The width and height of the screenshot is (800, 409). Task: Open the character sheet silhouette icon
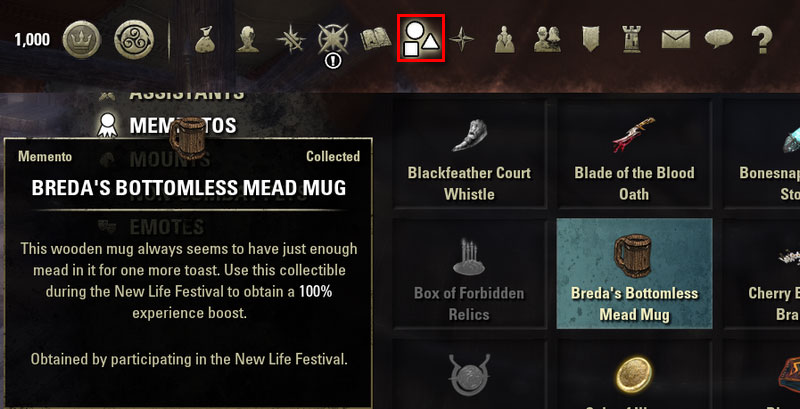point(250,40)
